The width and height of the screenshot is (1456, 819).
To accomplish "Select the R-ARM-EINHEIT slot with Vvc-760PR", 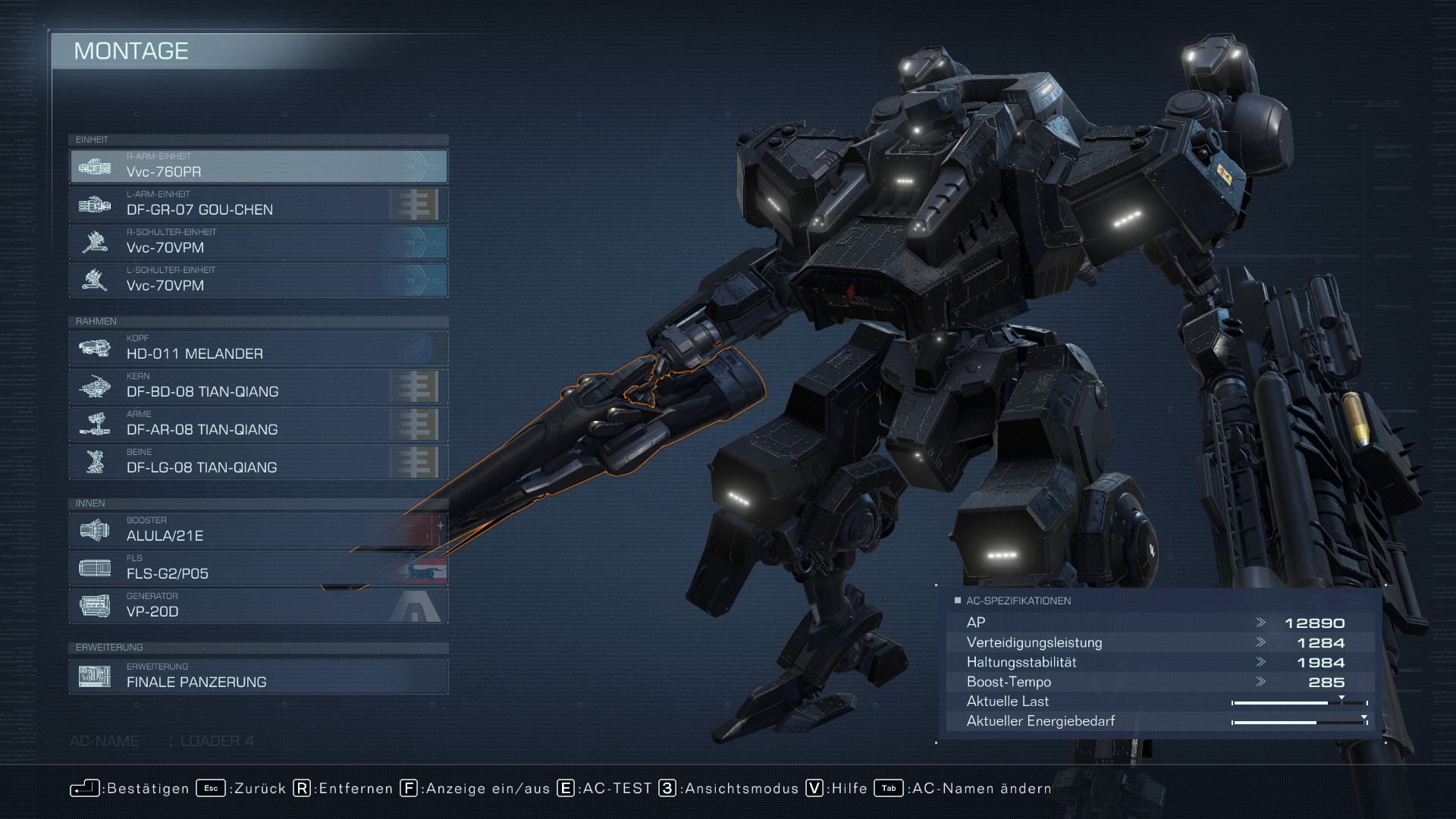I will [x=259, y=166].
